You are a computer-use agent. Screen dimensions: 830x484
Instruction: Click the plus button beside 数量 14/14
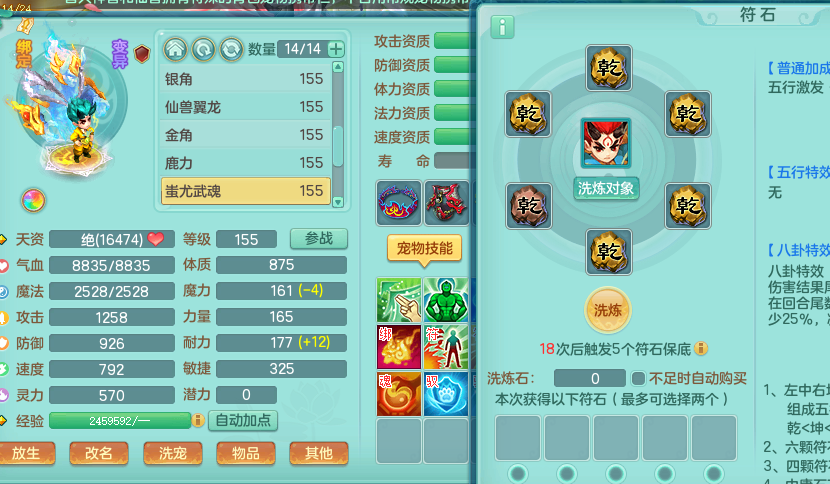tap(336, 49)
